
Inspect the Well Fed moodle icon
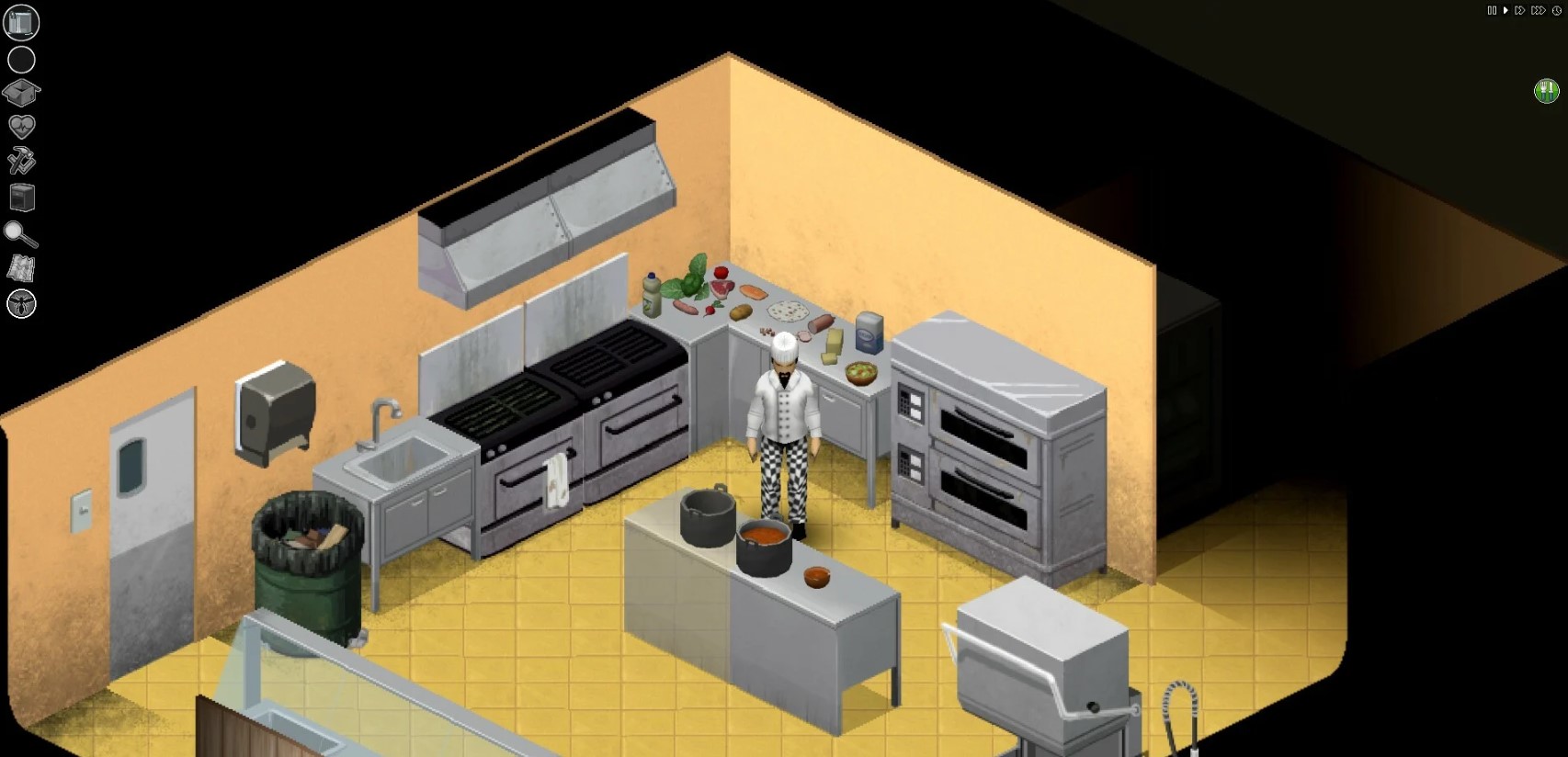(x=1548, y=89)
